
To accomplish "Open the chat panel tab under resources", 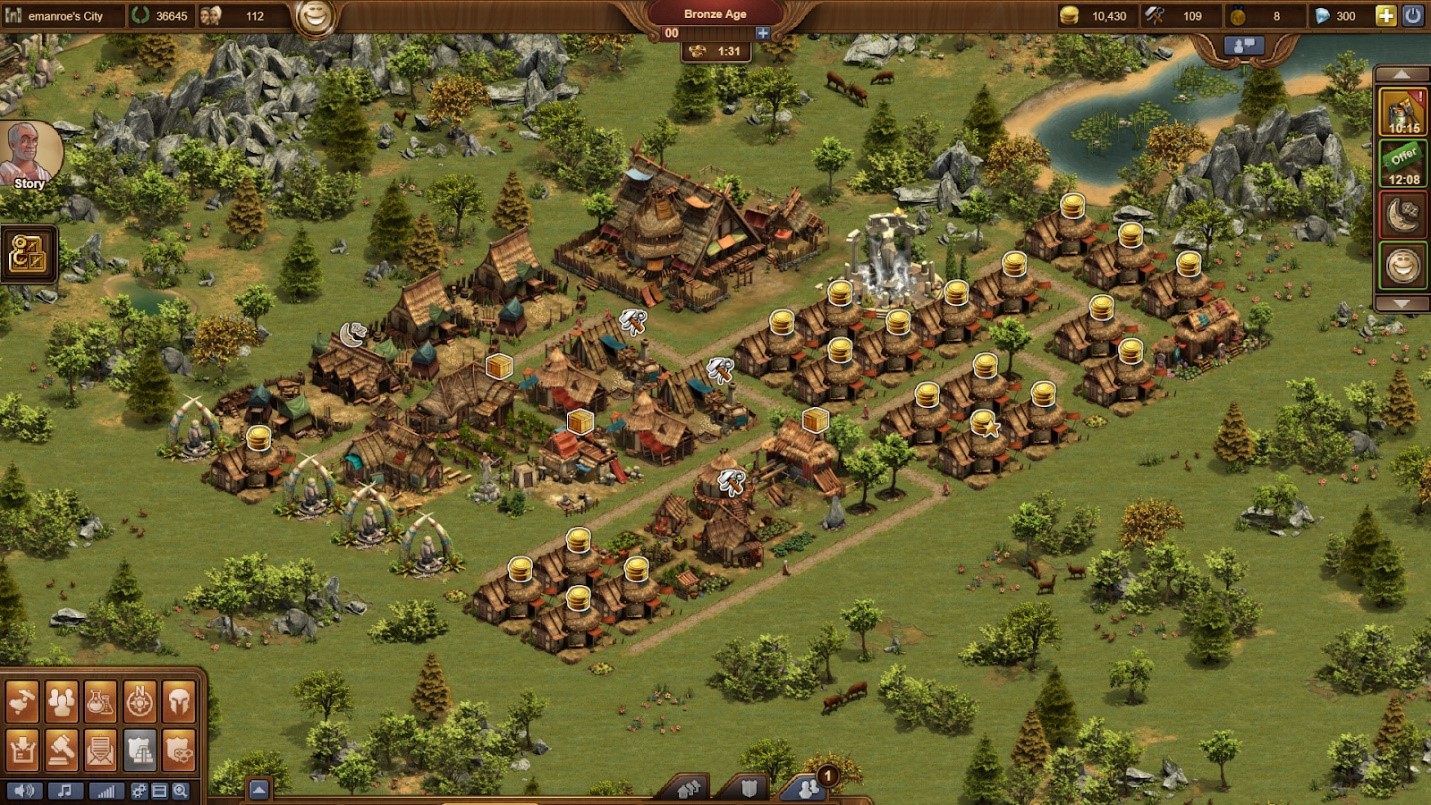I will [1244, 45].
